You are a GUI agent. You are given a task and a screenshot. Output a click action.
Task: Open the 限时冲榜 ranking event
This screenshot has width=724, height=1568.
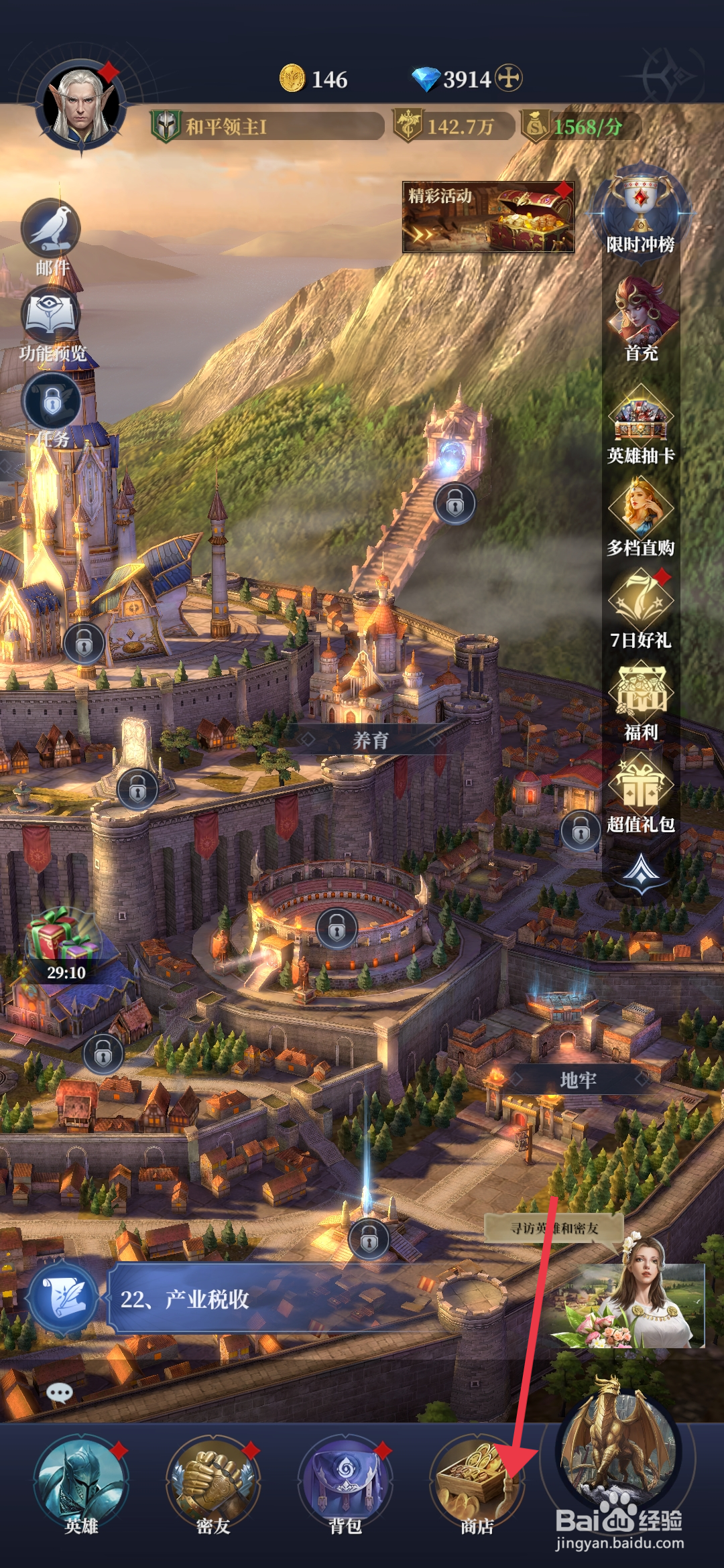[640, 211]
